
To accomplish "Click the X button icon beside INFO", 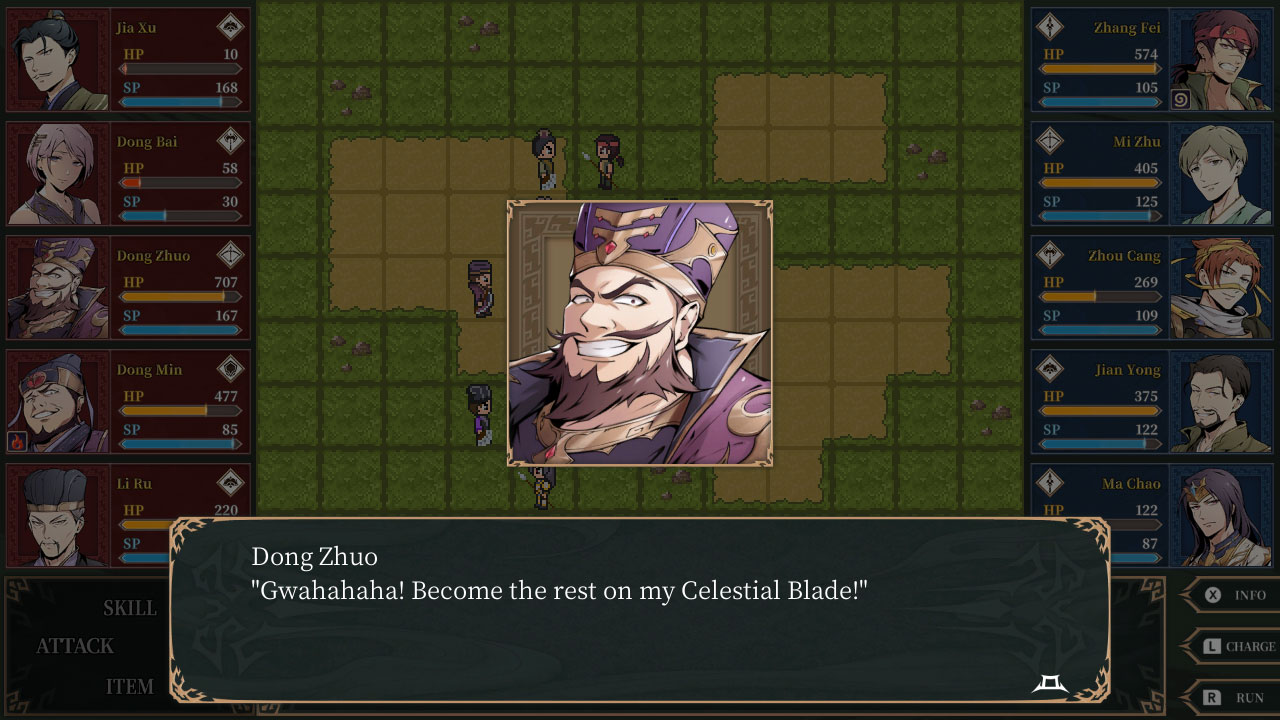I will point(1210,593).
